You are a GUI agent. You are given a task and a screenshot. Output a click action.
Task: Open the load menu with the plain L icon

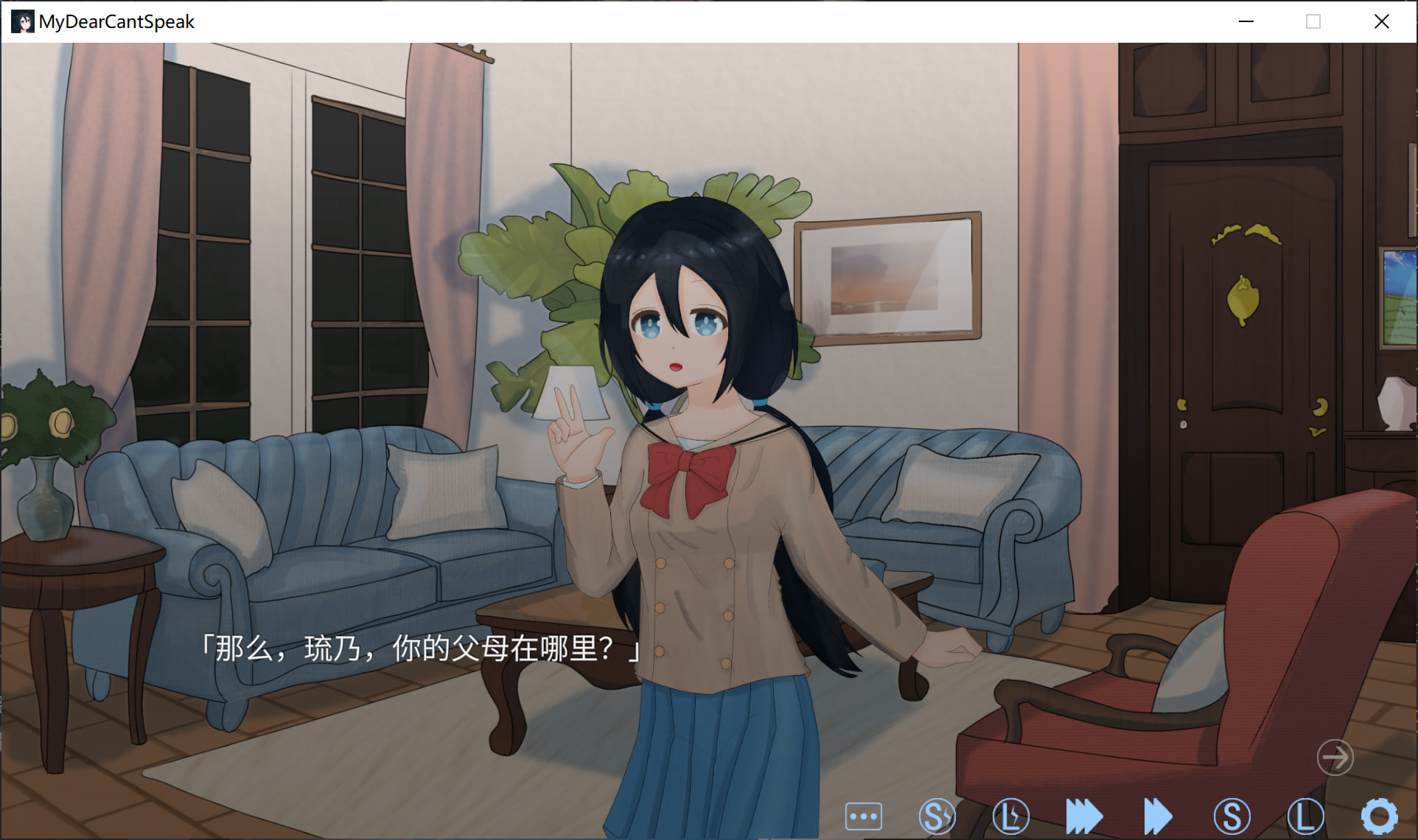(x=1305, y=816)
